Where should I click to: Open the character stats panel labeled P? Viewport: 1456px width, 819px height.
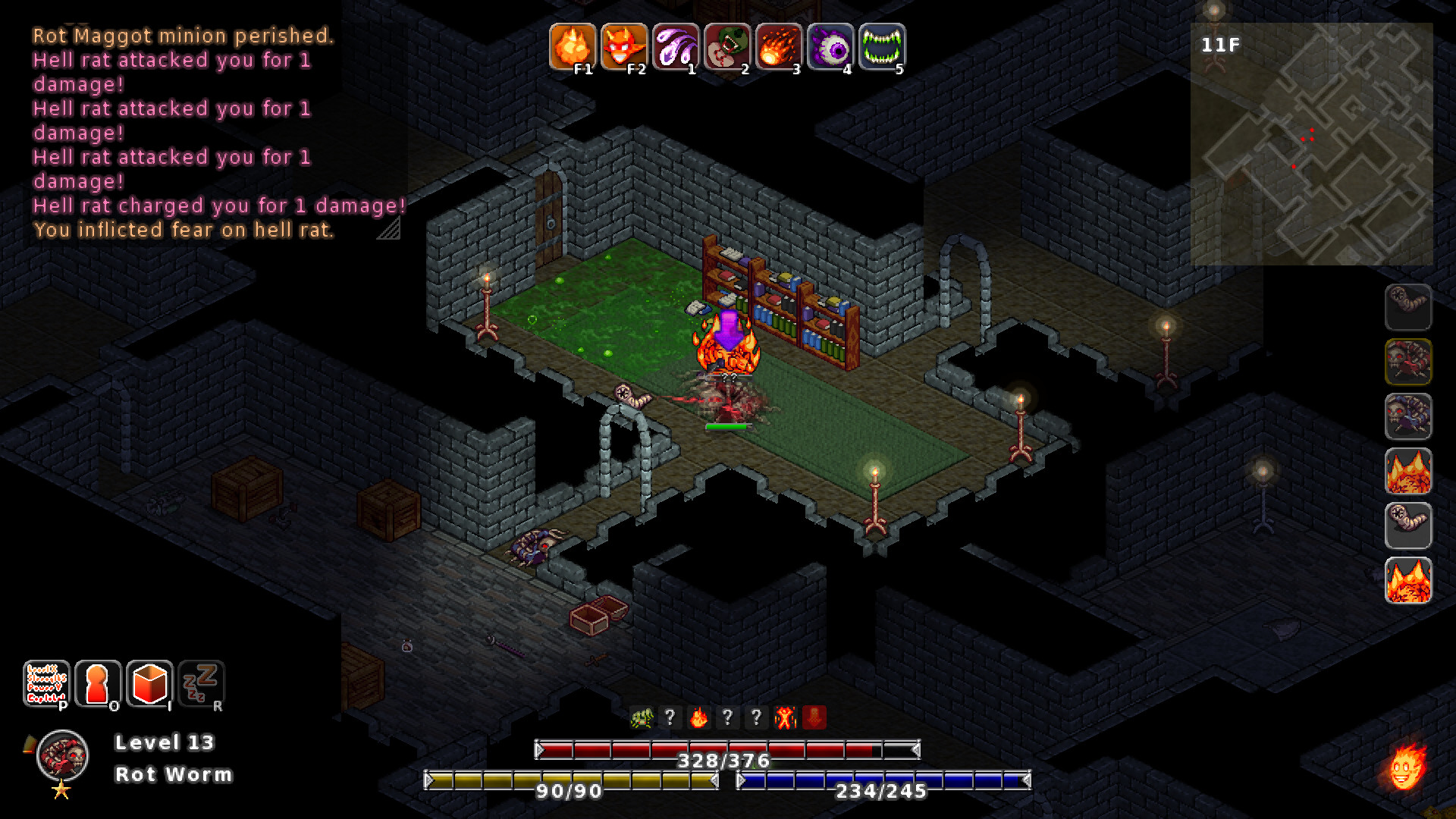coord(48,685)
